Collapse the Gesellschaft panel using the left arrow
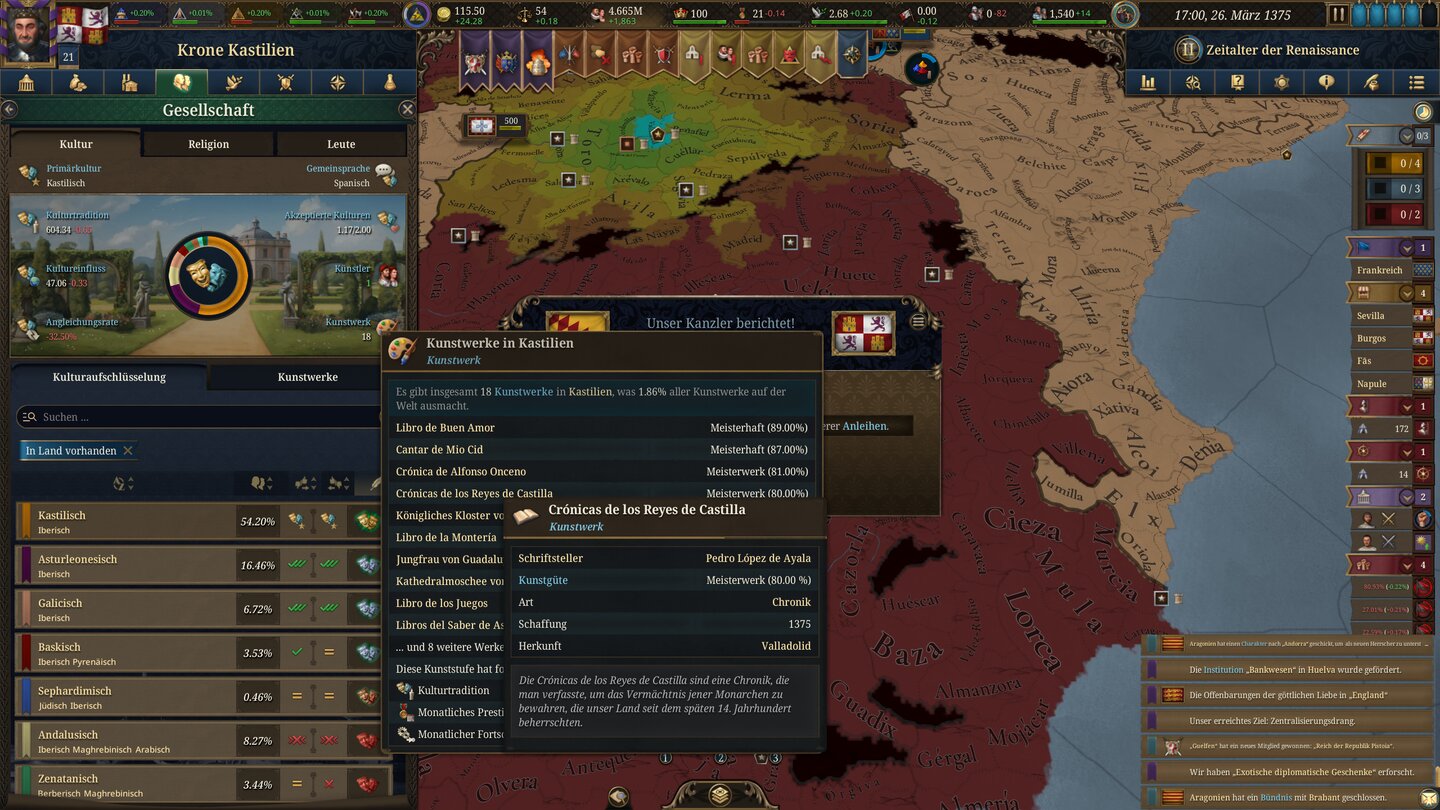Screen dimensions: 1440x810 (x=9, y=110)
